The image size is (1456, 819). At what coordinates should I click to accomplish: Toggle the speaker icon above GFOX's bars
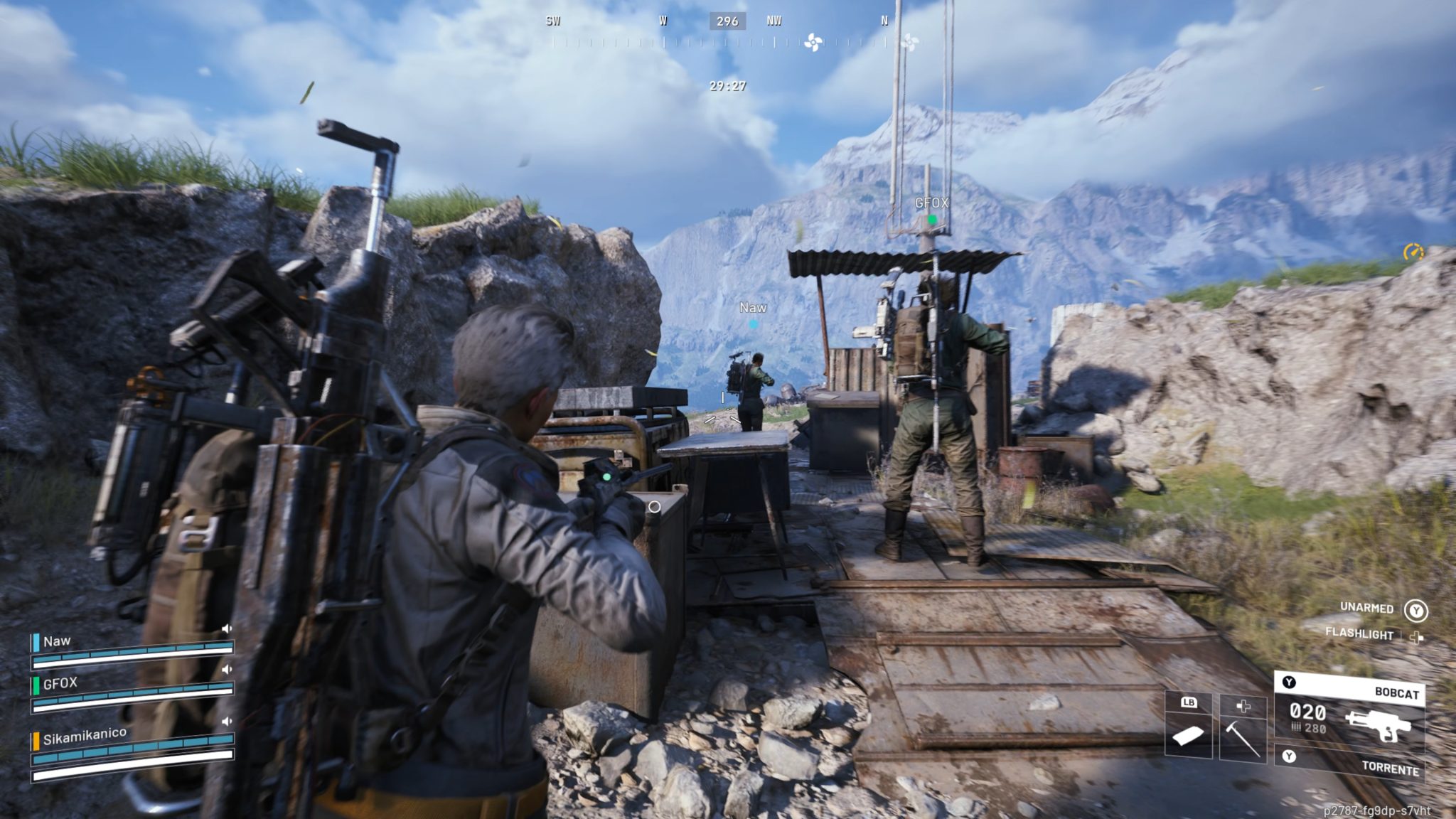227,669
